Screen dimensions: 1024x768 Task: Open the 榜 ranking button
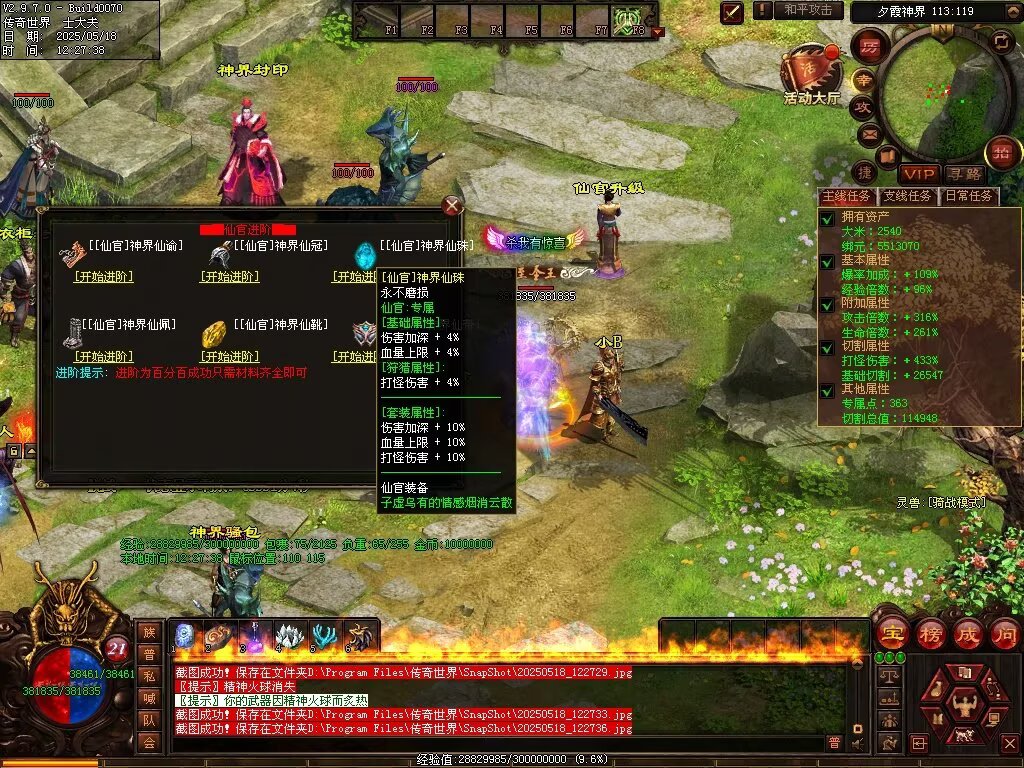click(930, 633)
